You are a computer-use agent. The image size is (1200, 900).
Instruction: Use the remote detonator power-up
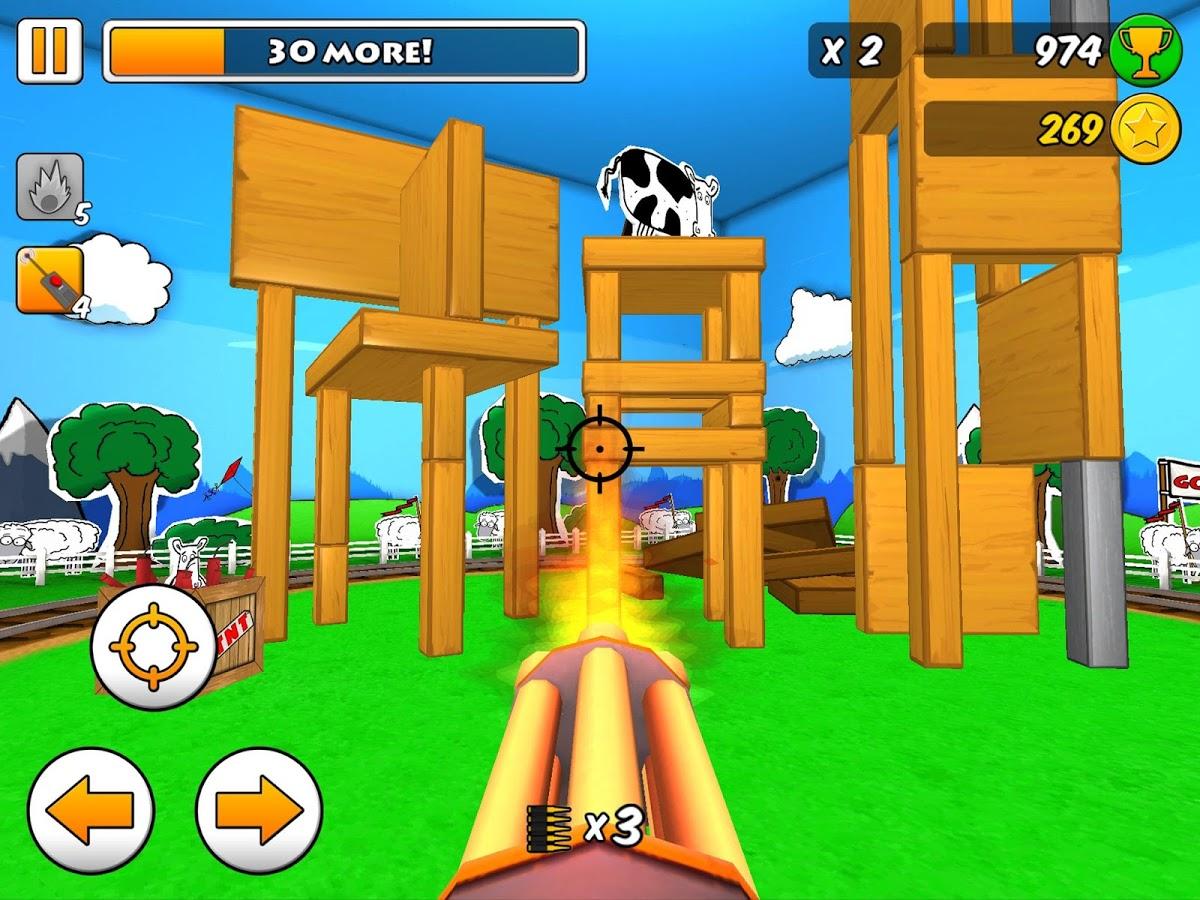click(49, 280)
